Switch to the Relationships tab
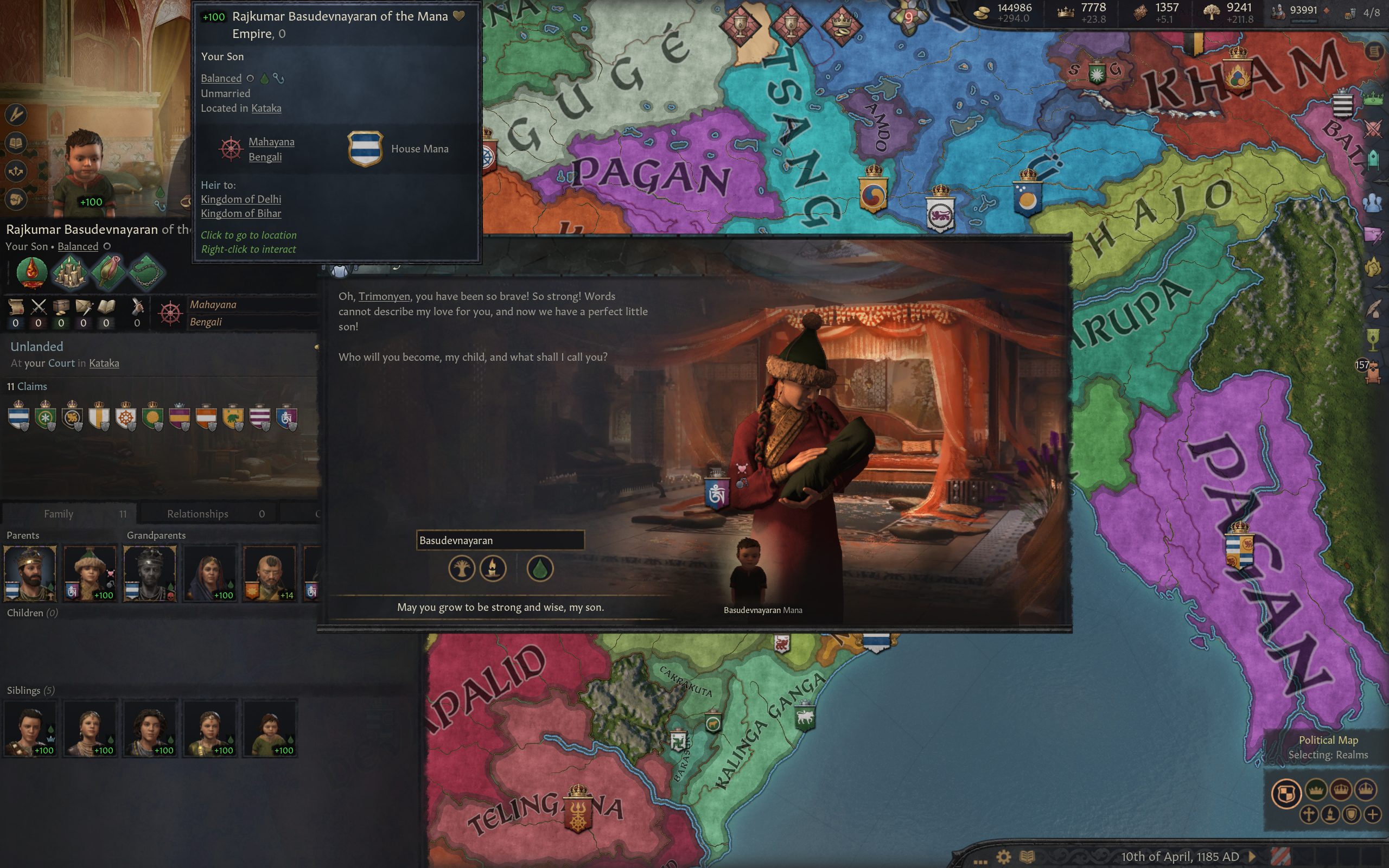The height and width of the screenshot is (868, 1389). [x=197, y=513]
